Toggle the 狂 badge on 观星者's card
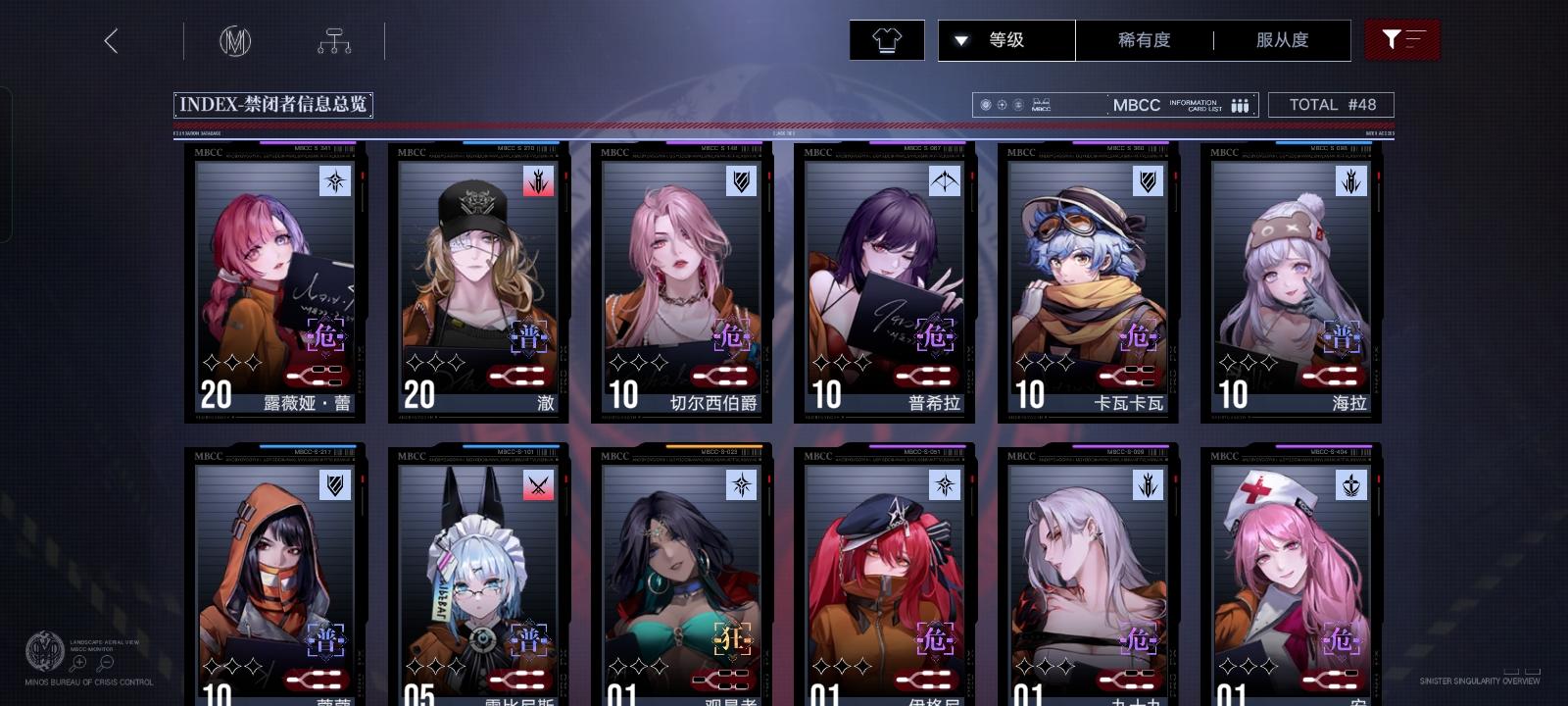The height and width of the screenshot is (706, 1568). pyautogui.click(x=733, y=639)
